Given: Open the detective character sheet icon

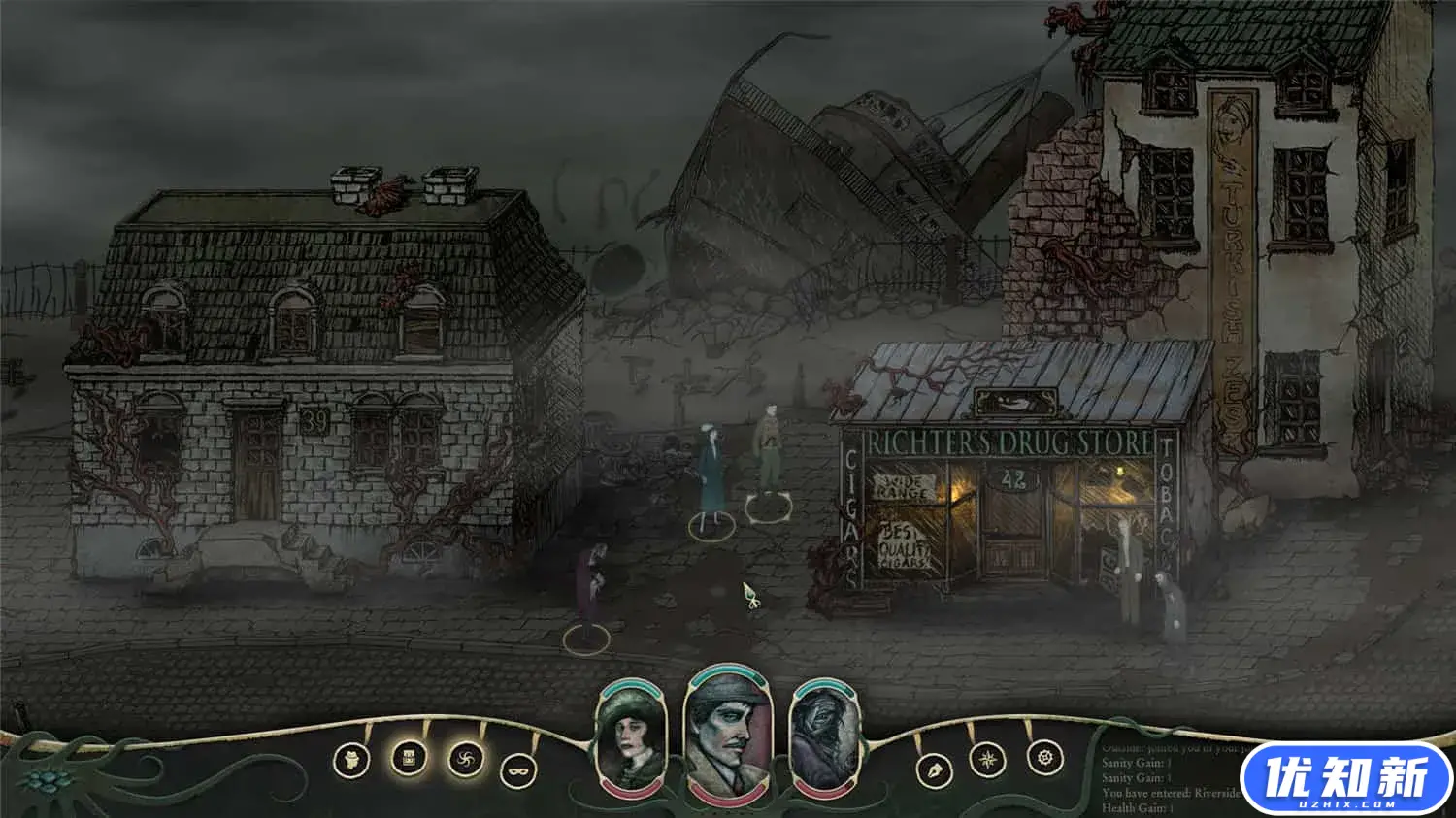Looking at the screenshot, I should tap(351, 760).
